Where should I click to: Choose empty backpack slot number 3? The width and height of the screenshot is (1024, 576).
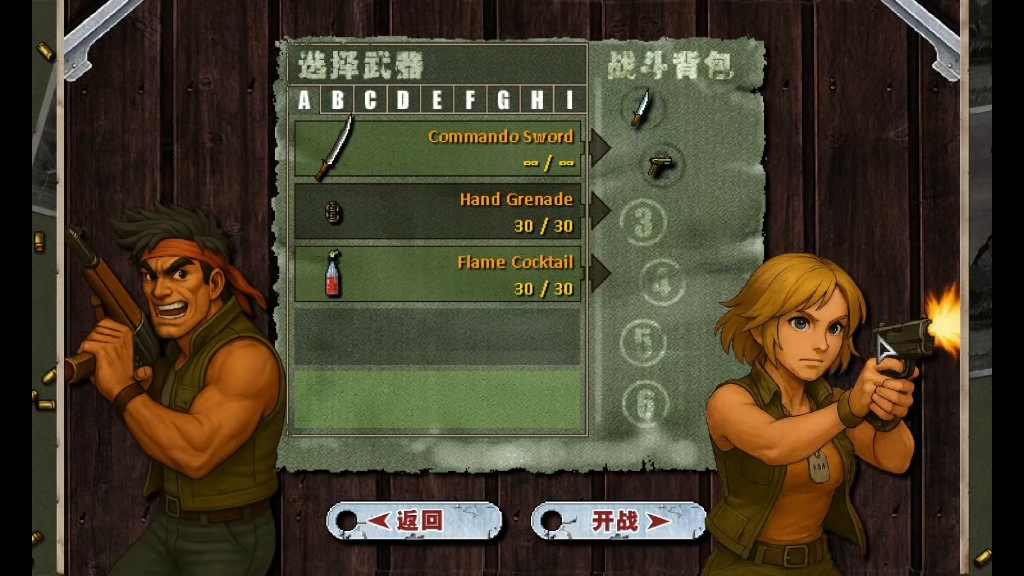tap(642, 222)
